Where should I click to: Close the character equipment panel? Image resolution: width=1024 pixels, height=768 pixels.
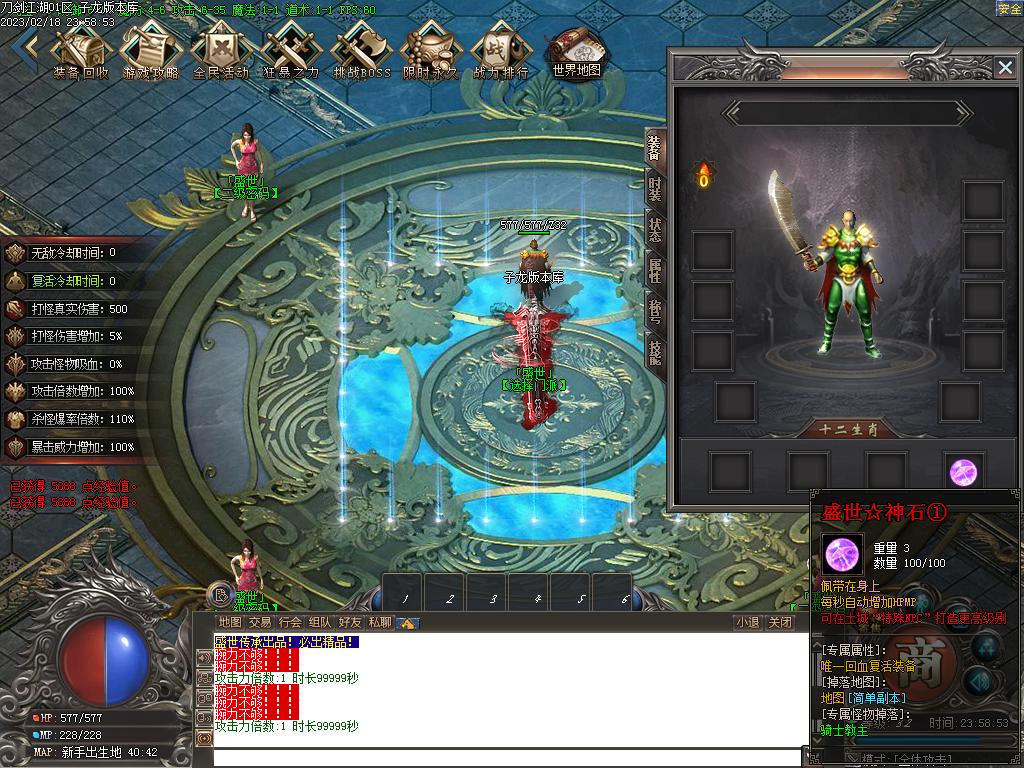point(1005,67)
